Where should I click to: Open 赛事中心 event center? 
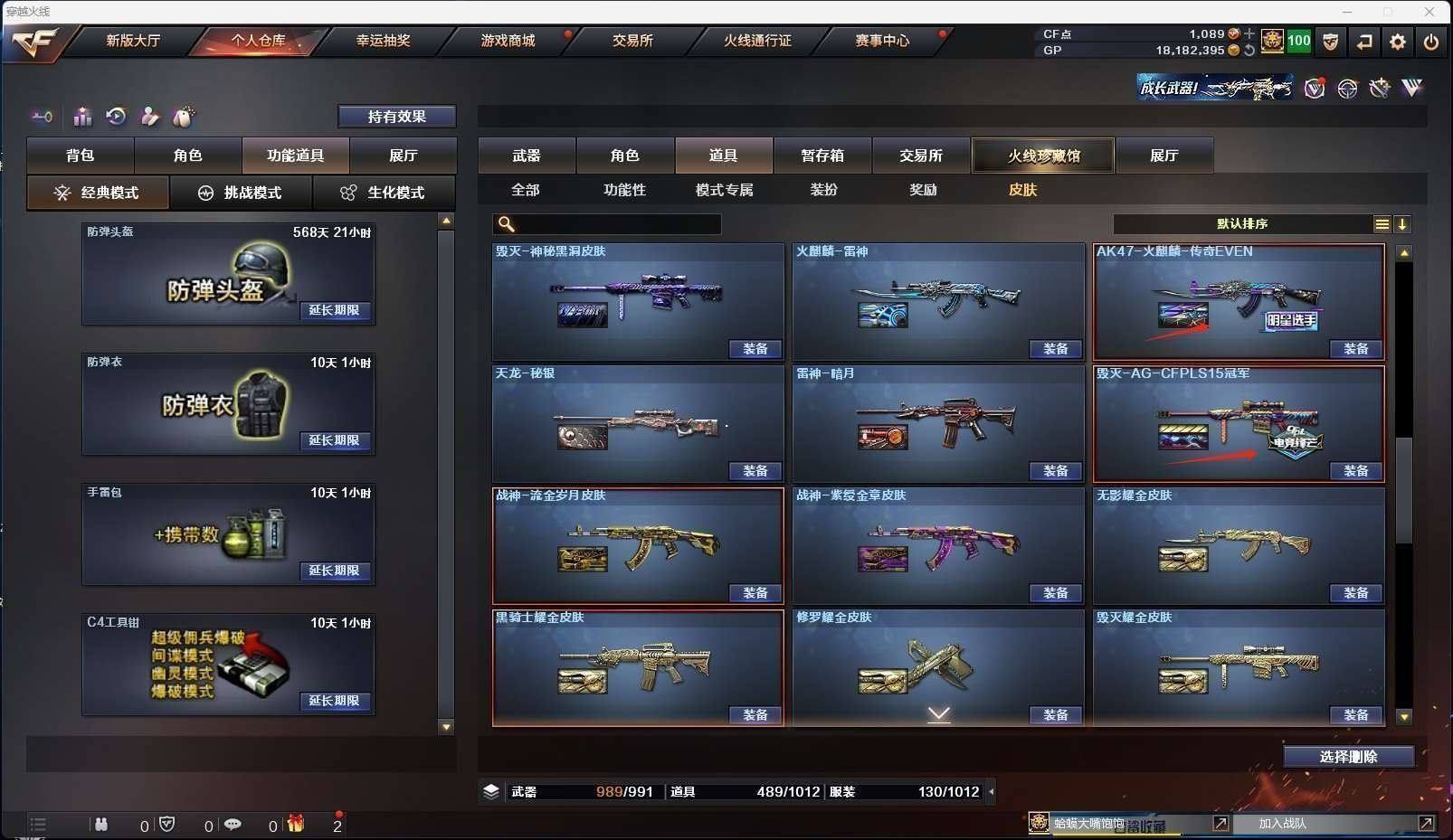882,41
